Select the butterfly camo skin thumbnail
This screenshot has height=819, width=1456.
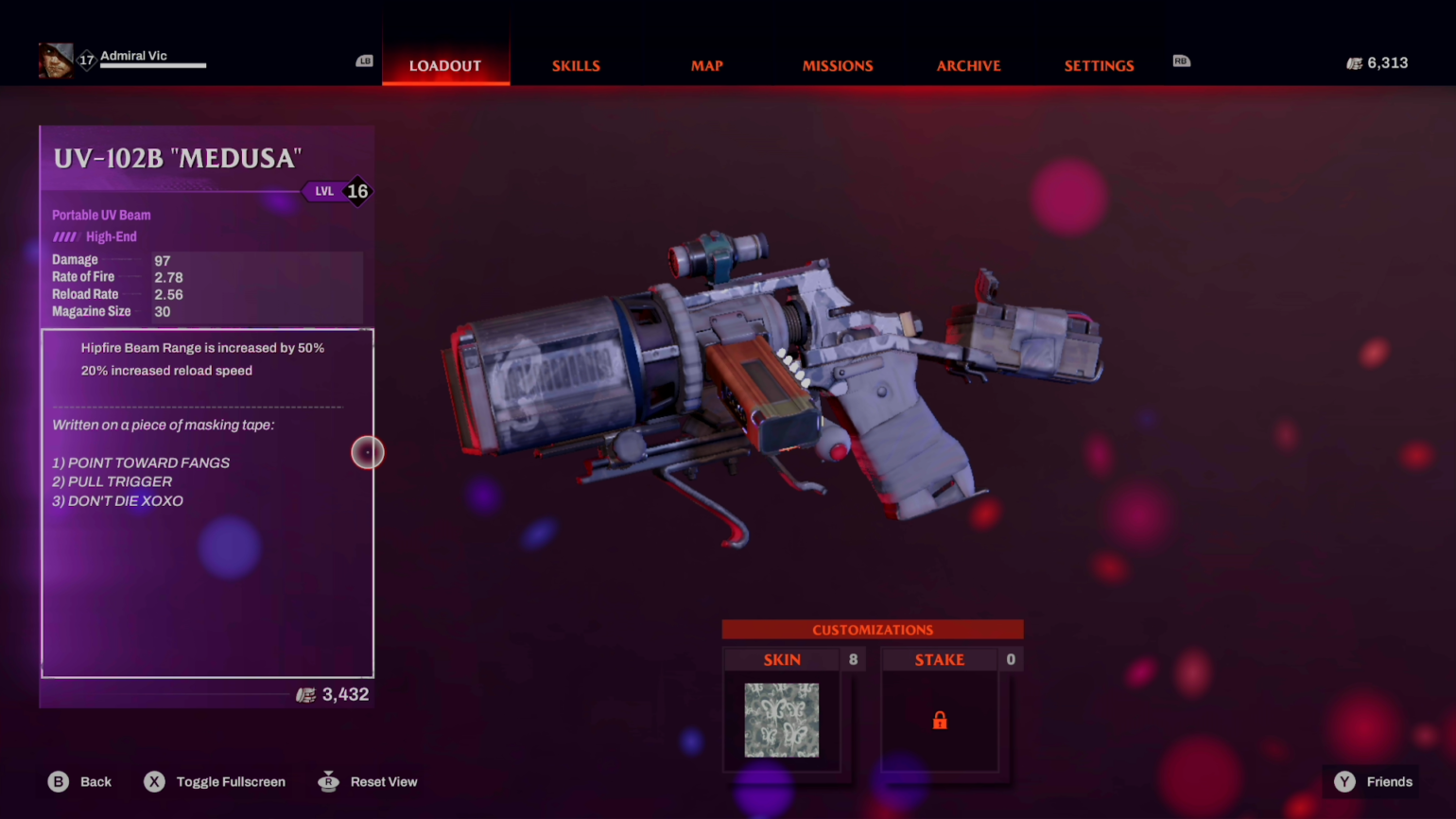click(x=782, y=721)
